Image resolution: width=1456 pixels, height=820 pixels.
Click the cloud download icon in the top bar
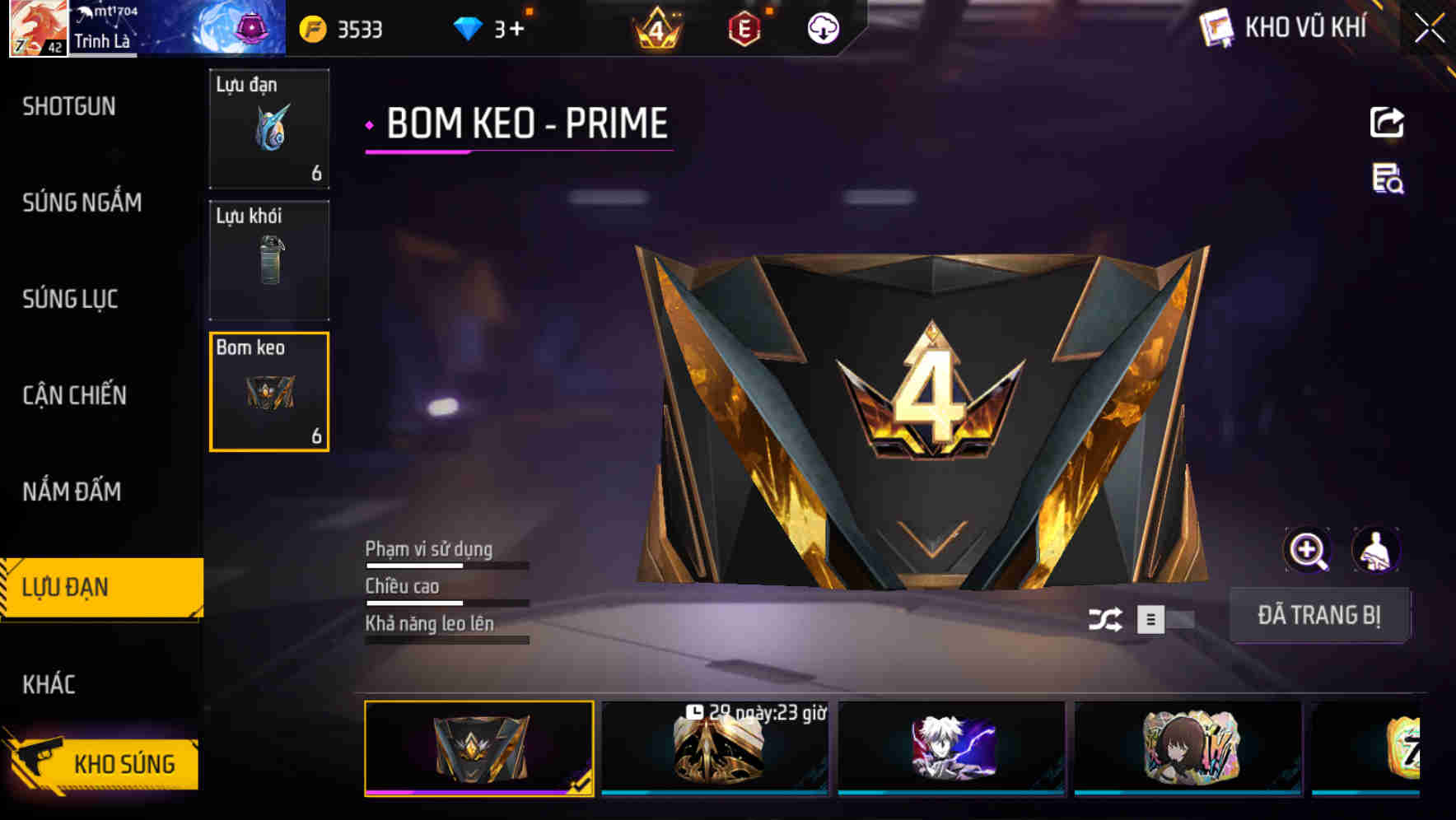[x=823, y=29]
